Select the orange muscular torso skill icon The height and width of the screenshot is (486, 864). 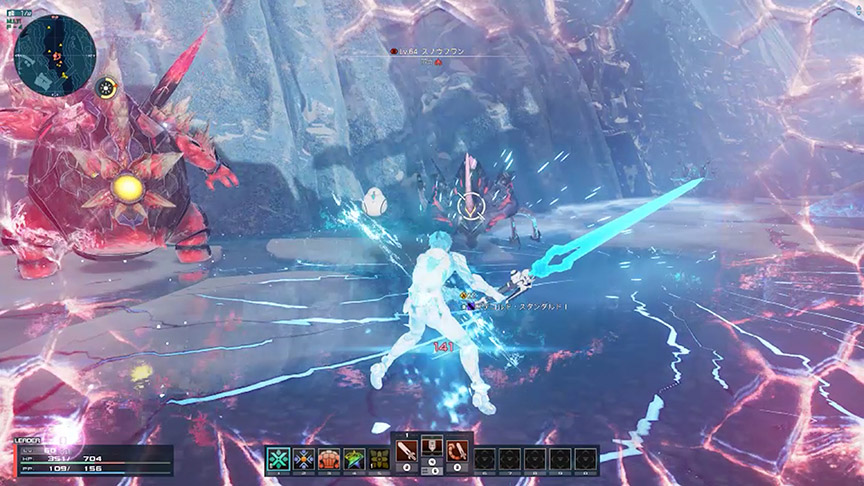coord(329,459)
